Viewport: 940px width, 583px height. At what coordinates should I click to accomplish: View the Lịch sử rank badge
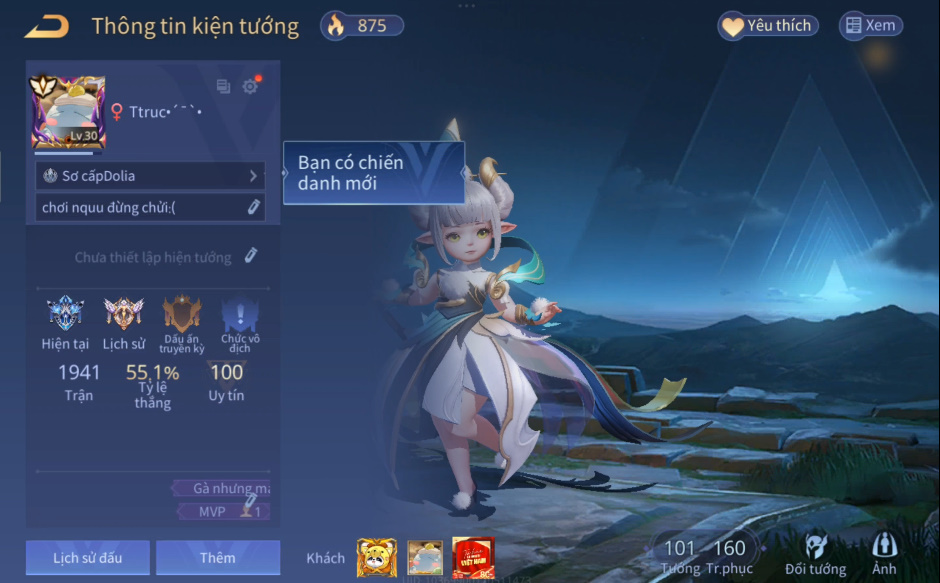pos(124,314)
